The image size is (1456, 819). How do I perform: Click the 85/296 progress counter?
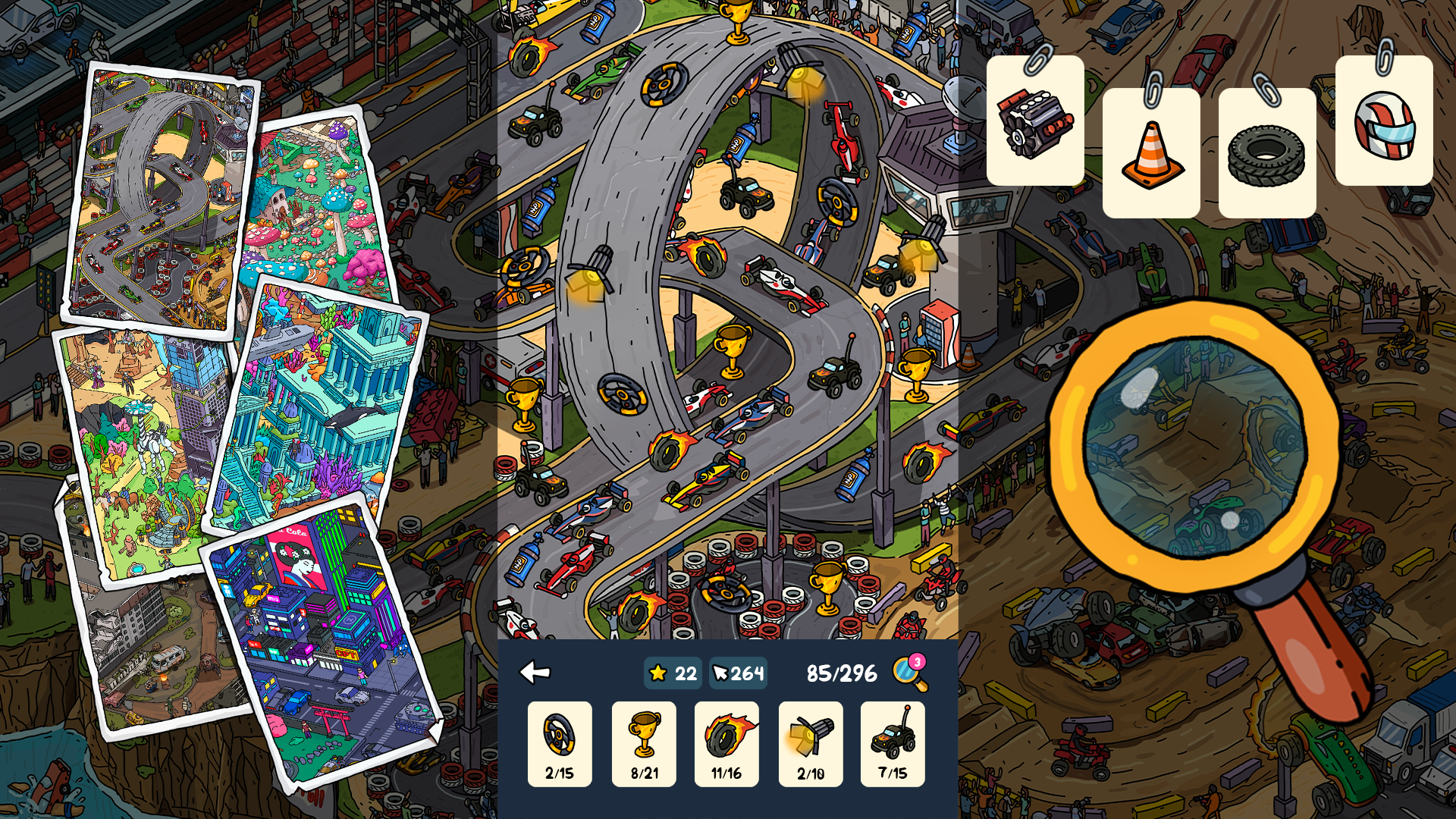[x=840, y=671]
